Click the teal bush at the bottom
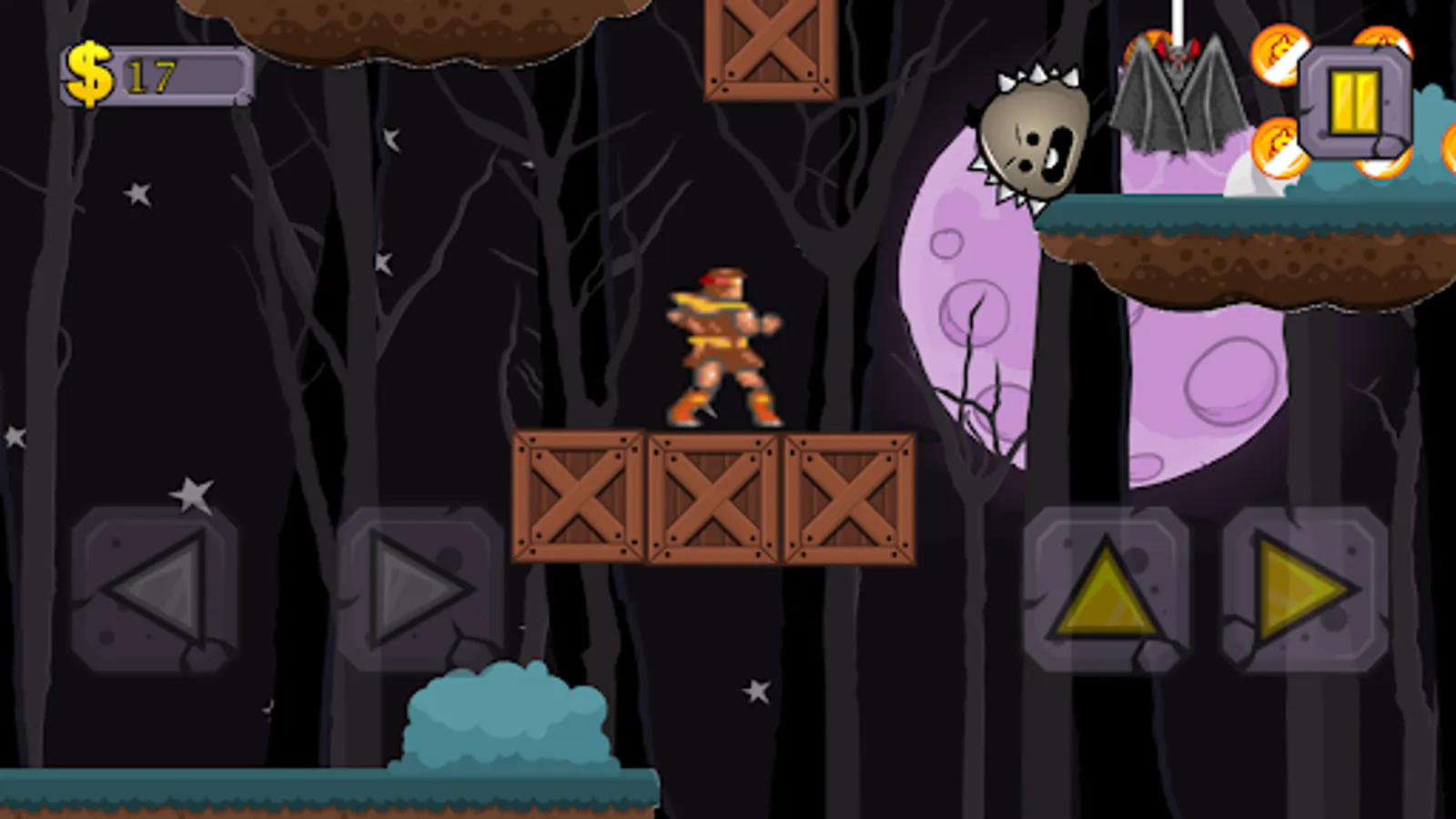This screenshot has height=819, width=1456. (505, 728)
